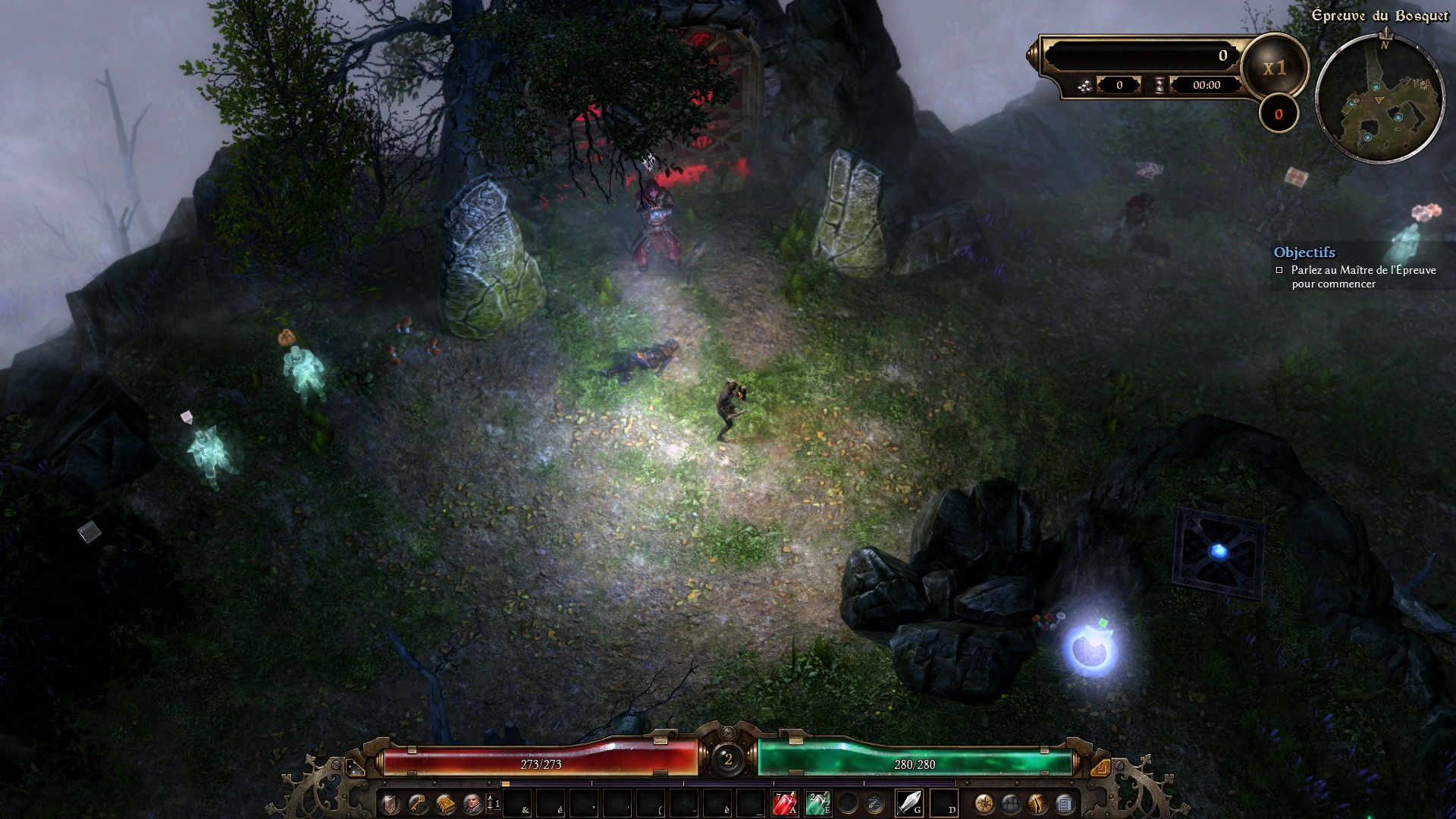Open the multiplayer group silhouettes icon
The width and height of the screenshot is (1456, 819).
[1011, 803]
